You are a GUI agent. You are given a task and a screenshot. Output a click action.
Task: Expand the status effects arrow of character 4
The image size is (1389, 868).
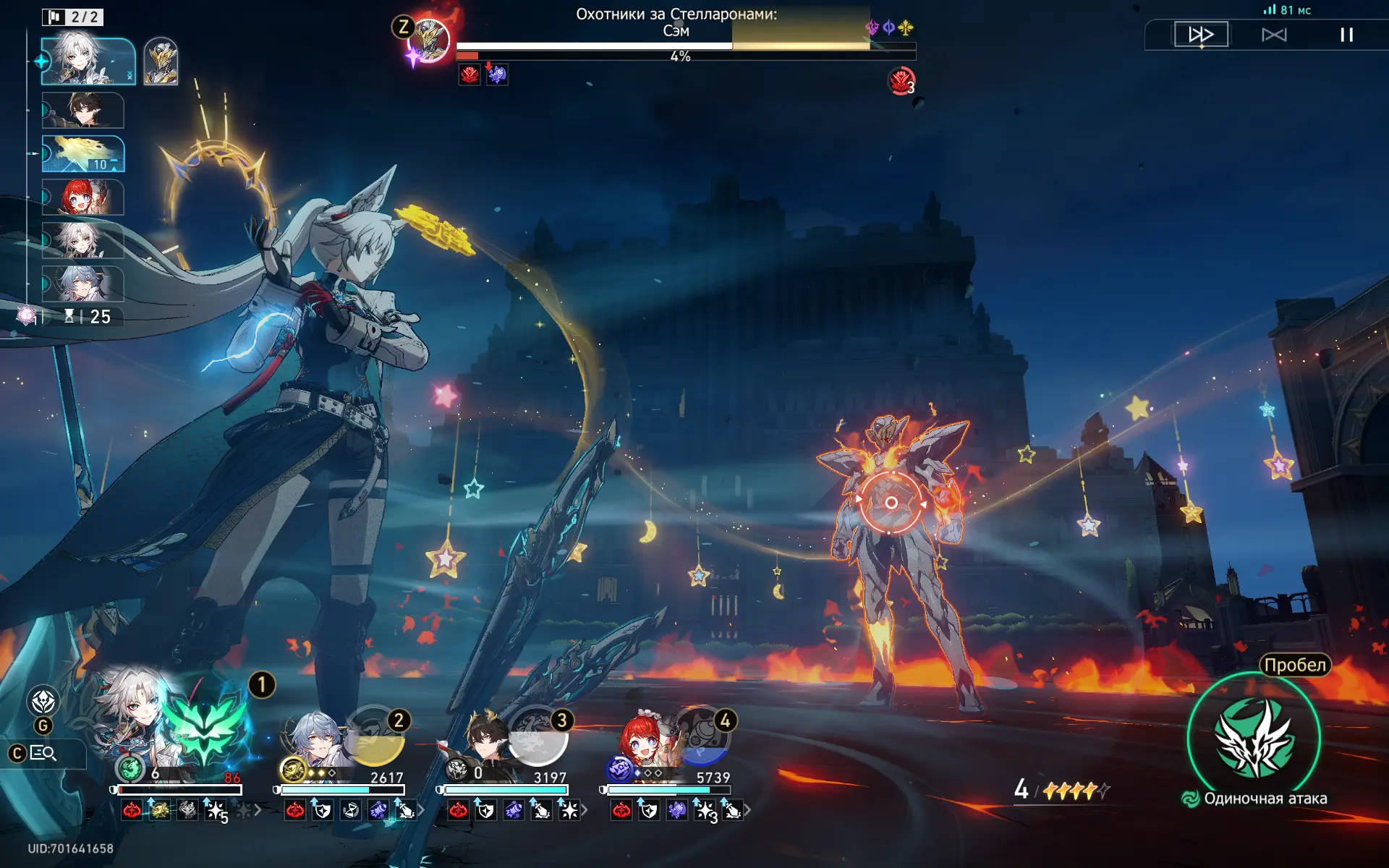[748, 811]
